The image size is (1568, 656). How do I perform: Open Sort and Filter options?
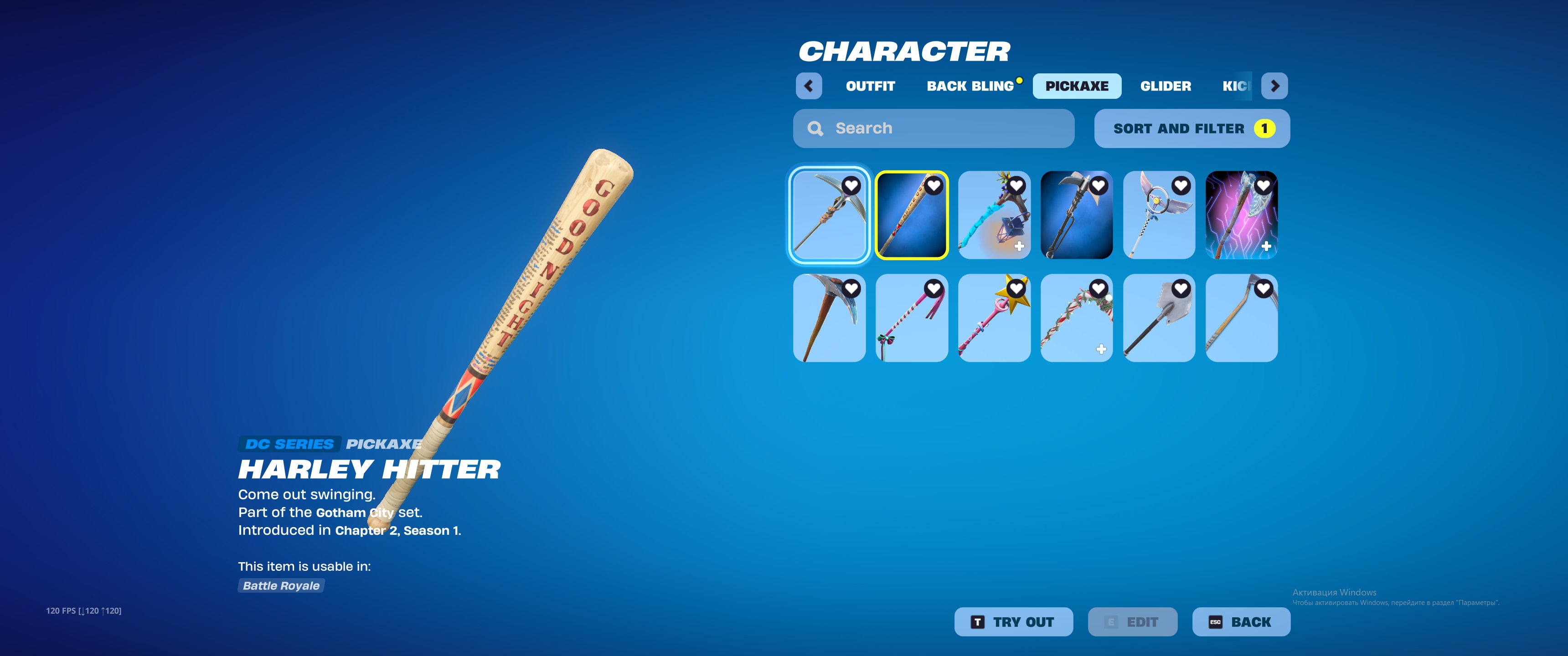click(1191, 128)
